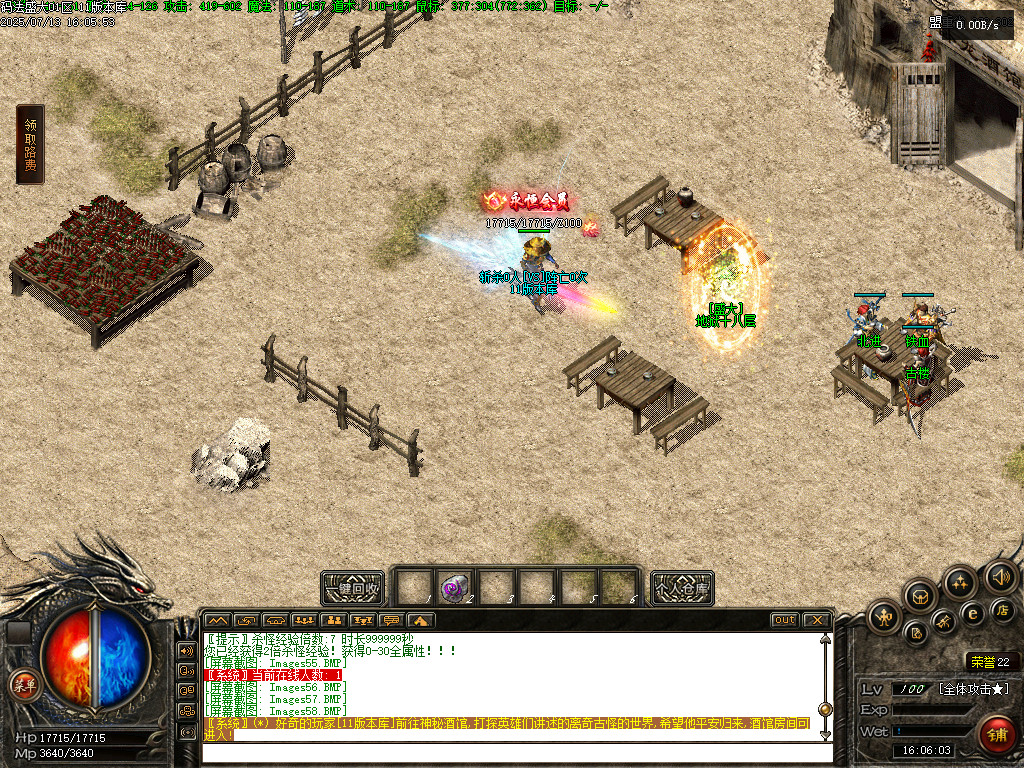Screen dimensions: 1024x768
Task: Open the character figure icon
Action: coord(886,614)
